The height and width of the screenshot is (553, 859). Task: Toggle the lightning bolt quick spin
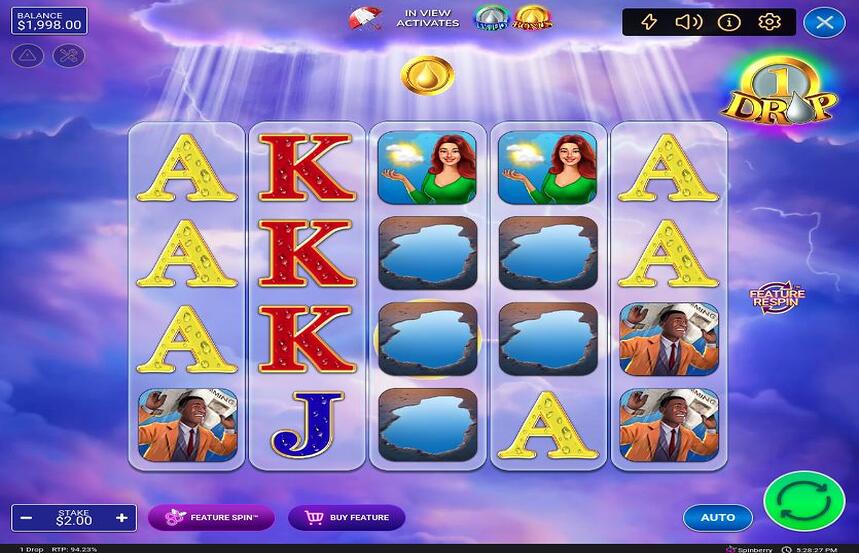649,22
